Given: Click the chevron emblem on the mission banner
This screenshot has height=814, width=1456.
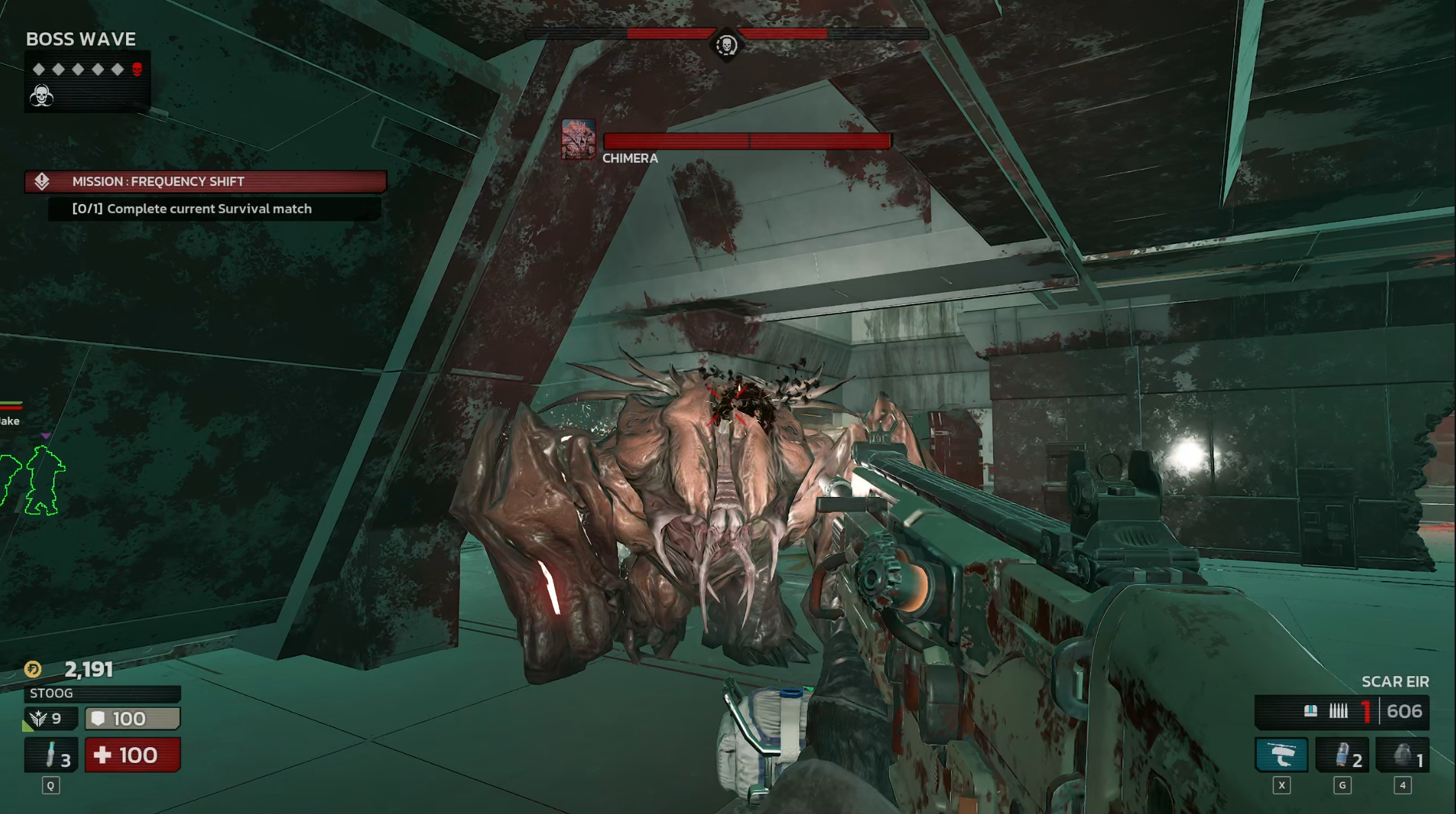Looking at the screenshot, I should 41,182.
